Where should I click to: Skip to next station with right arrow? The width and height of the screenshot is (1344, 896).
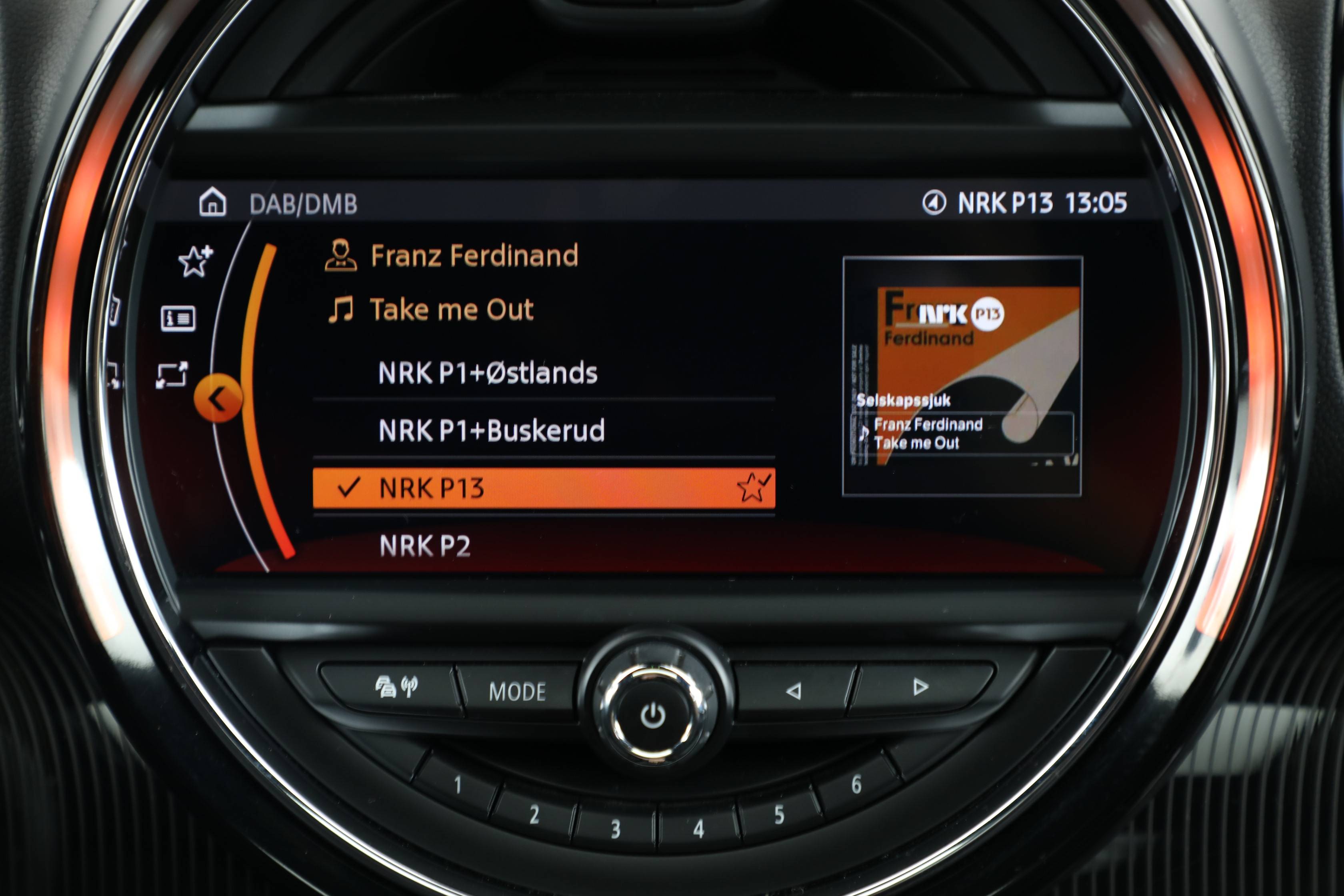pos(920,686)
